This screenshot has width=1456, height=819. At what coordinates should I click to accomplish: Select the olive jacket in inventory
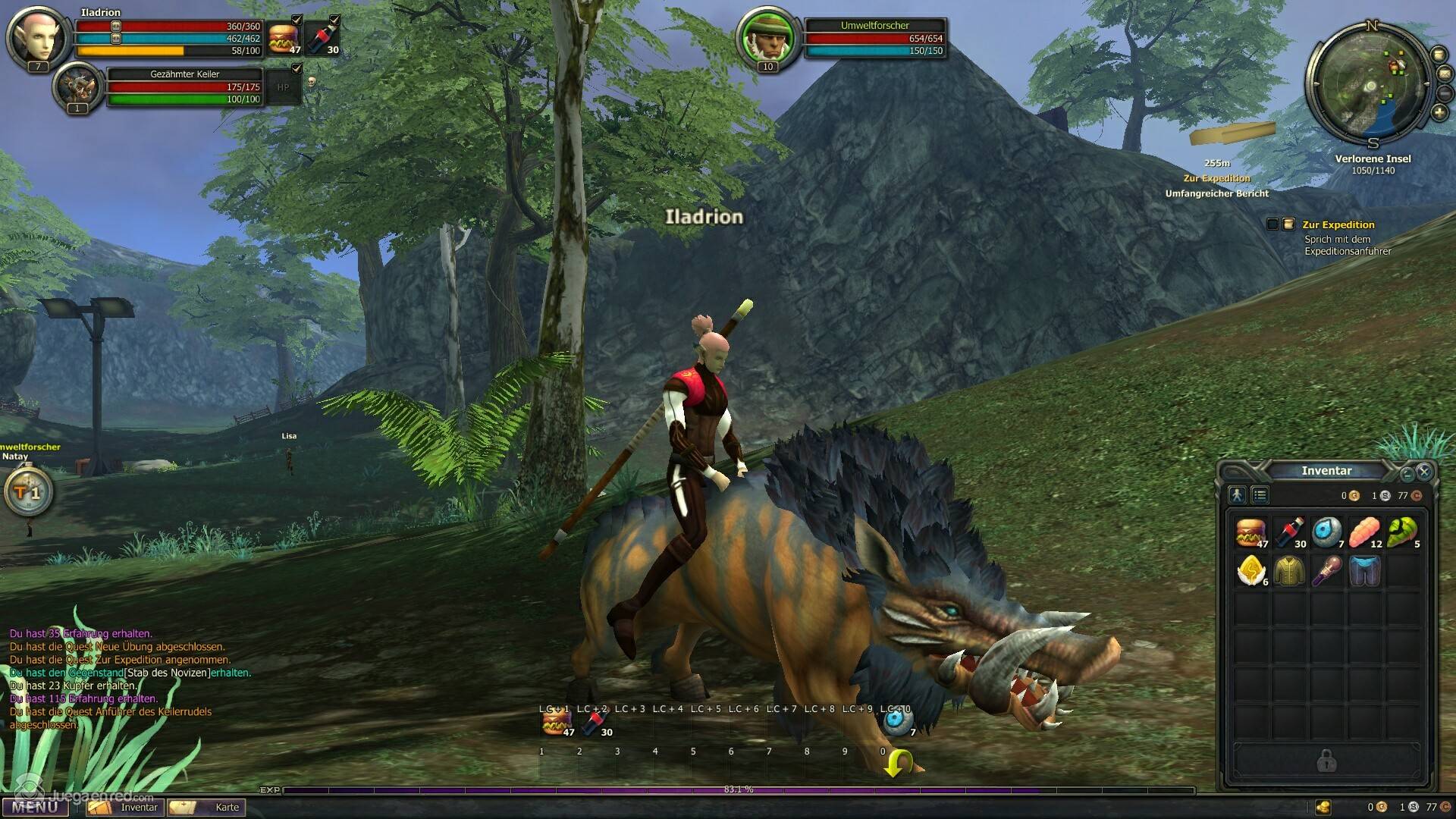pos(1288,570)
